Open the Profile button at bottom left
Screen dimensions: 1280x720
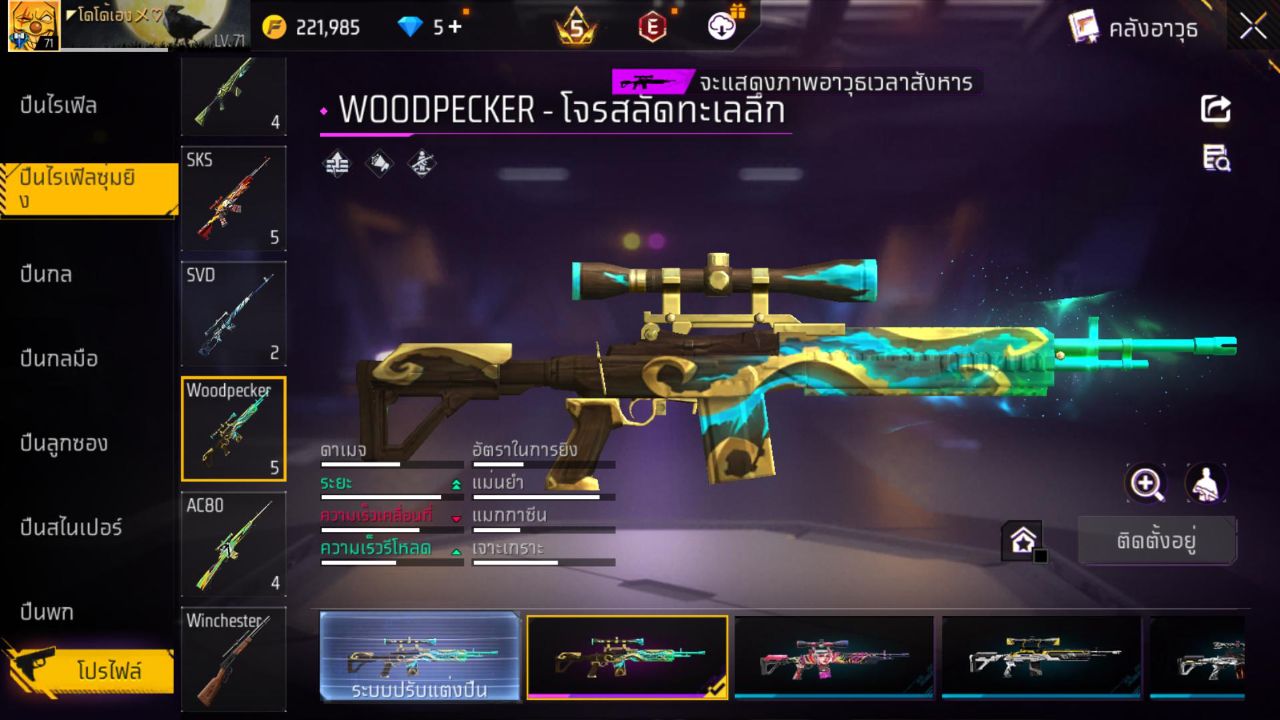pyautogui.click(x=96, y=672)
